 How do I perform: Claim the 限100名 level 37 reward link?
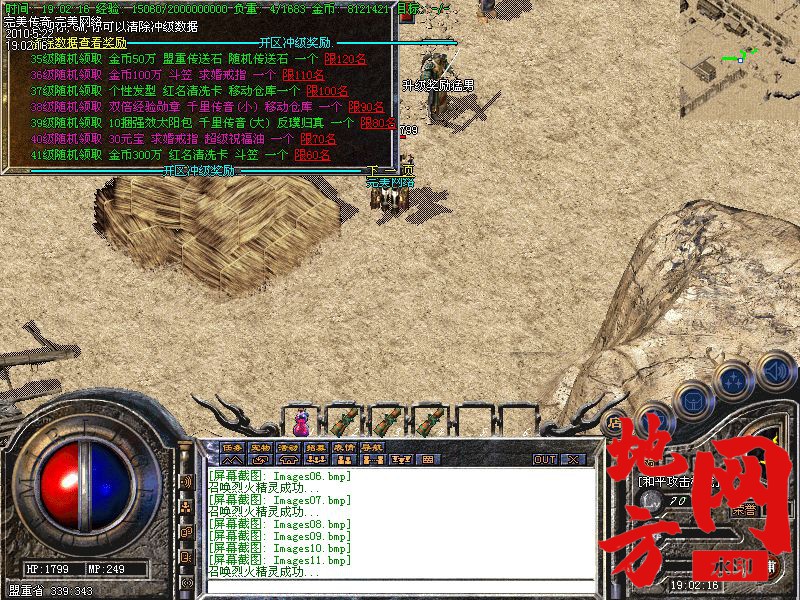[x=327, y=91]
